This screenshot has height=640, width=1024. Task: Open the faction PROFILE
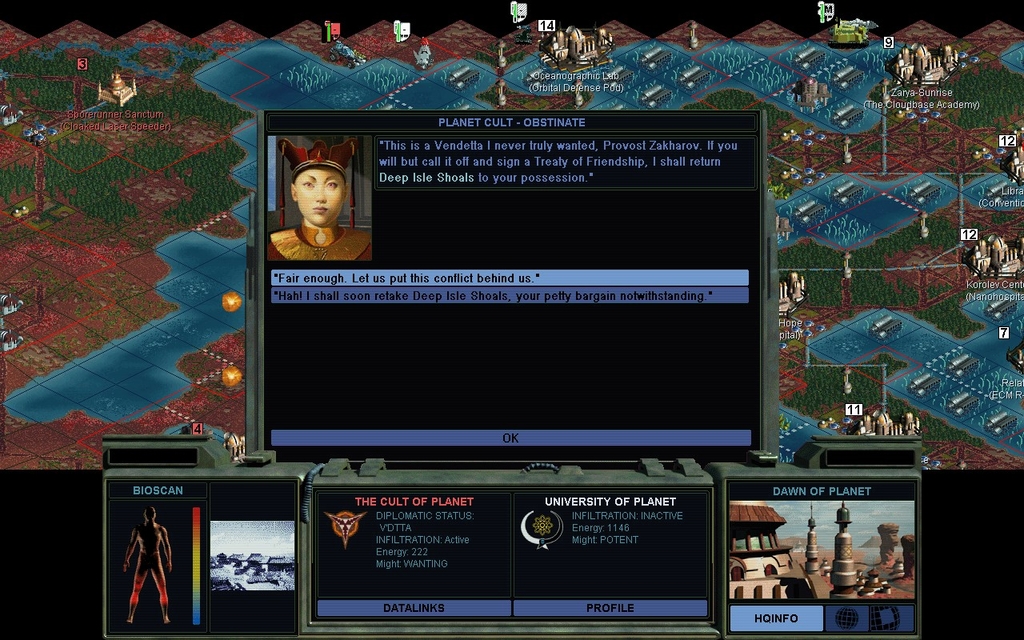click(x=610, y=608)
